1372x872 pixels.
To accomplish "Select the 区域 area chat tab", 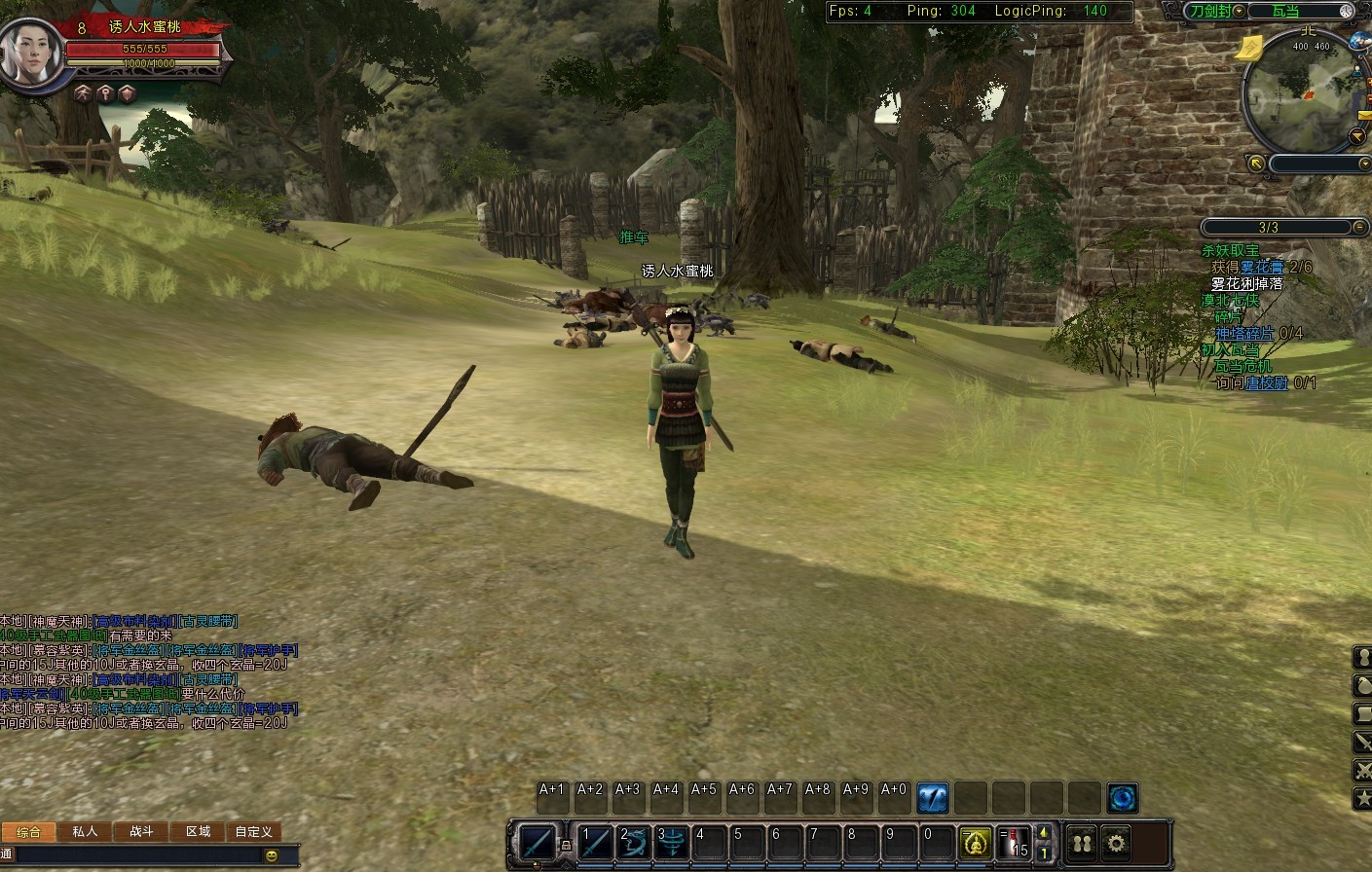I will coord(198,831).
